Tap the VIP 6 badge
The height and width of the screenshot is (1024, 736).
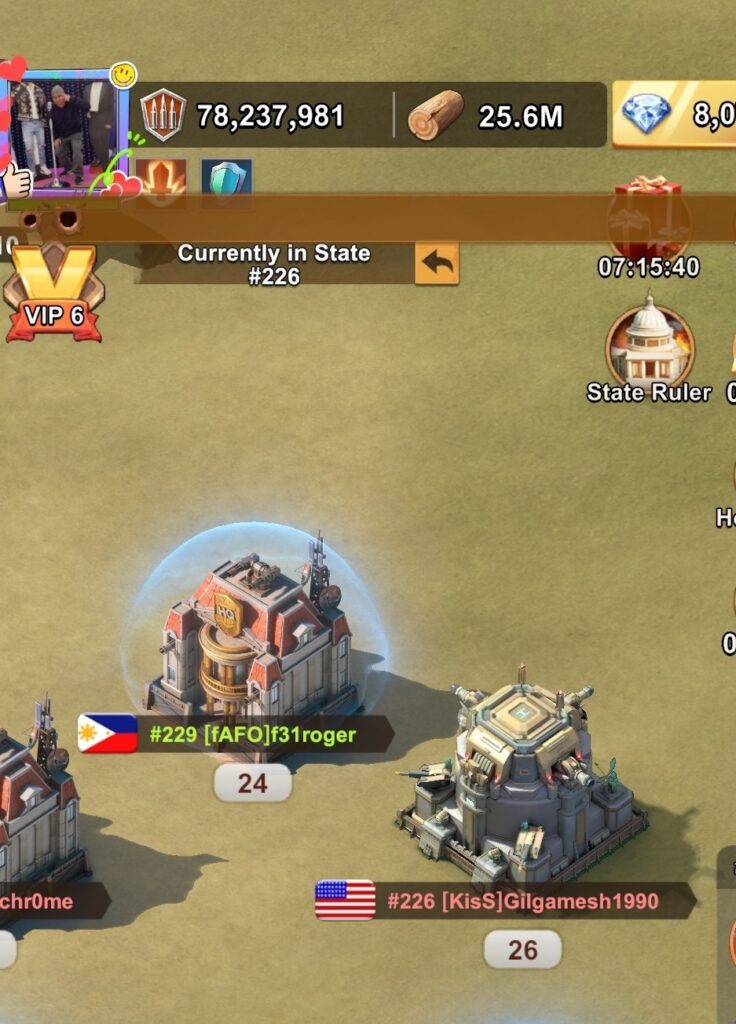coord(53,295)
